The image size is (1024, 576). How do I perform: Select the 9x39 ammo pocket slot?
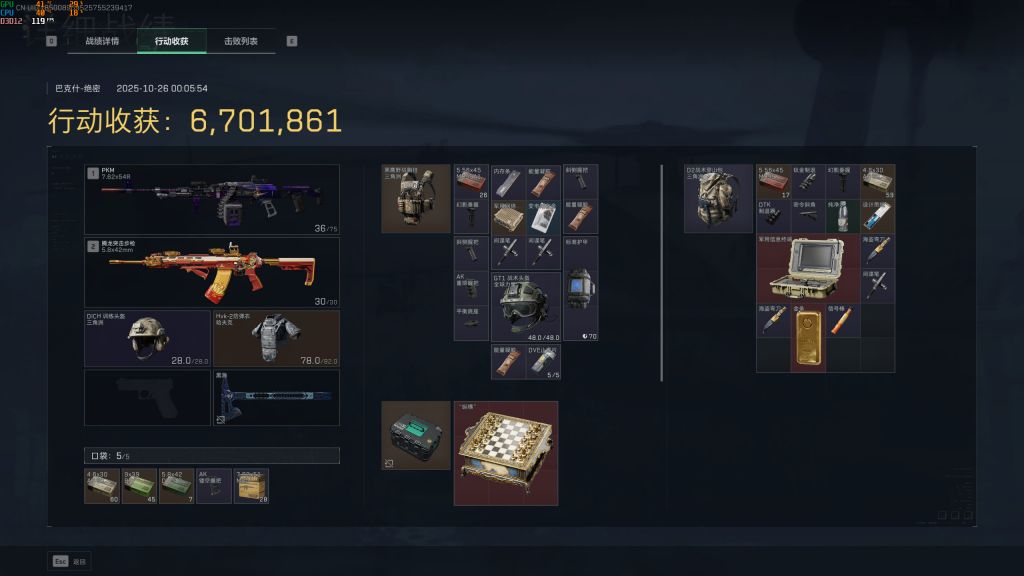(x=139, y=485)
